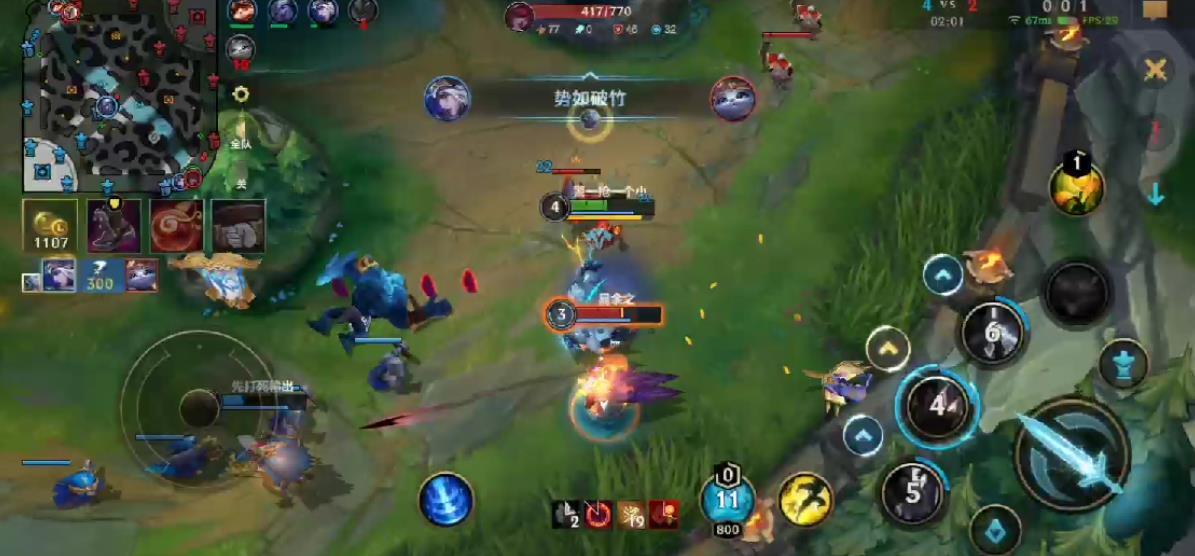Buy the recommended gauntlet item
The width and height of the screenshot is (1195, 556).
pyautogui.click(x=238, y=226)
